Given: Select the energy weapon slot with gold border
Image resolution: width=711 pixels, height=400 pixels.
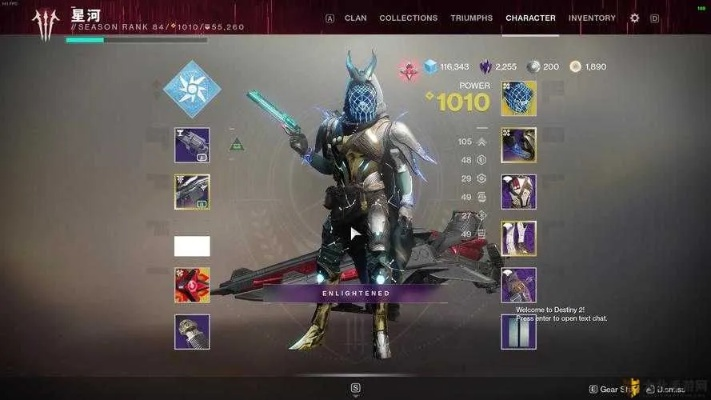Looking at the screenshot, I should (x=192, y=191).
